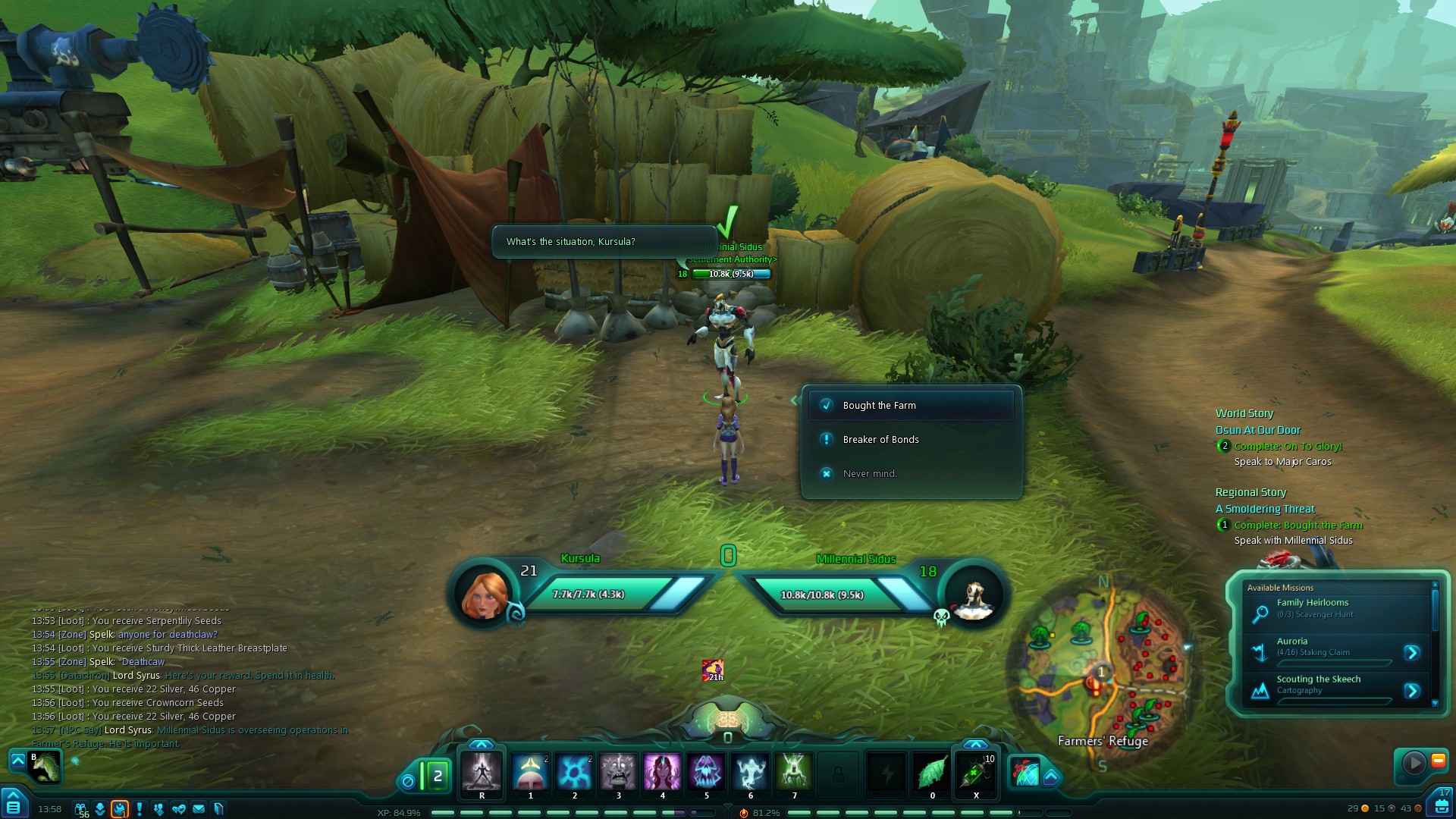
Task: Click the green lizard mount icon
Action: click(x=45, y=767)
